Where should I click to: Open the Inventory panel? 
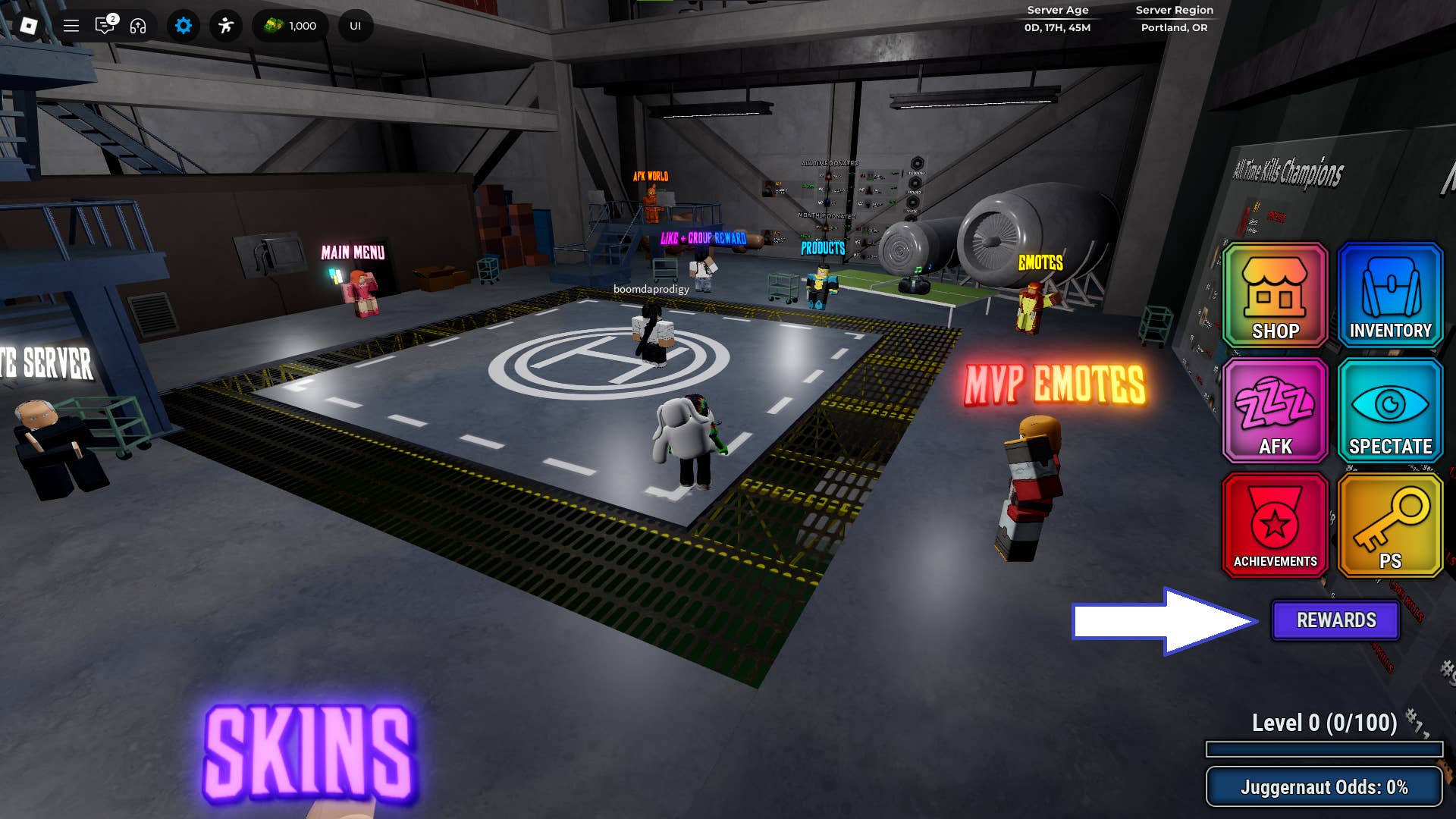pyautogui.click(x=1389, y=296)
